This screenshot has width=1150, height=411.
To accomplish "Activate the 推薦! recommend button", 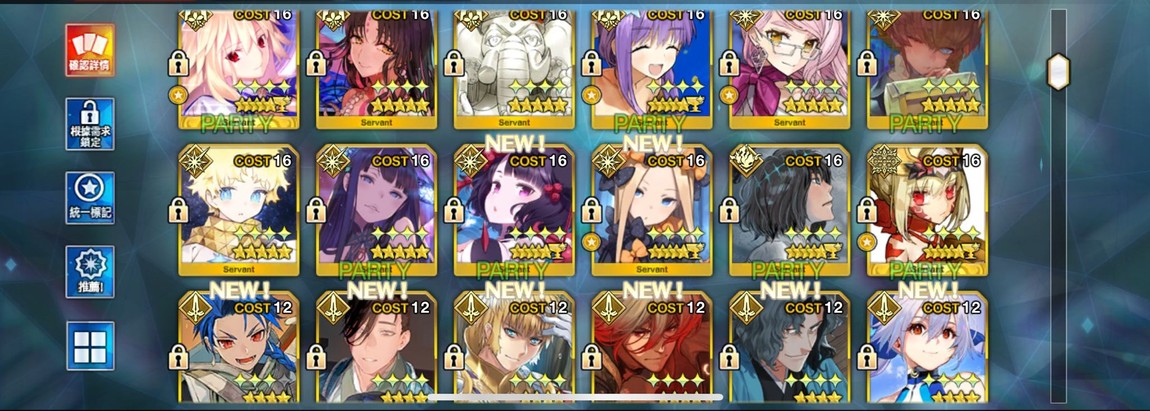I will point(90,271).
